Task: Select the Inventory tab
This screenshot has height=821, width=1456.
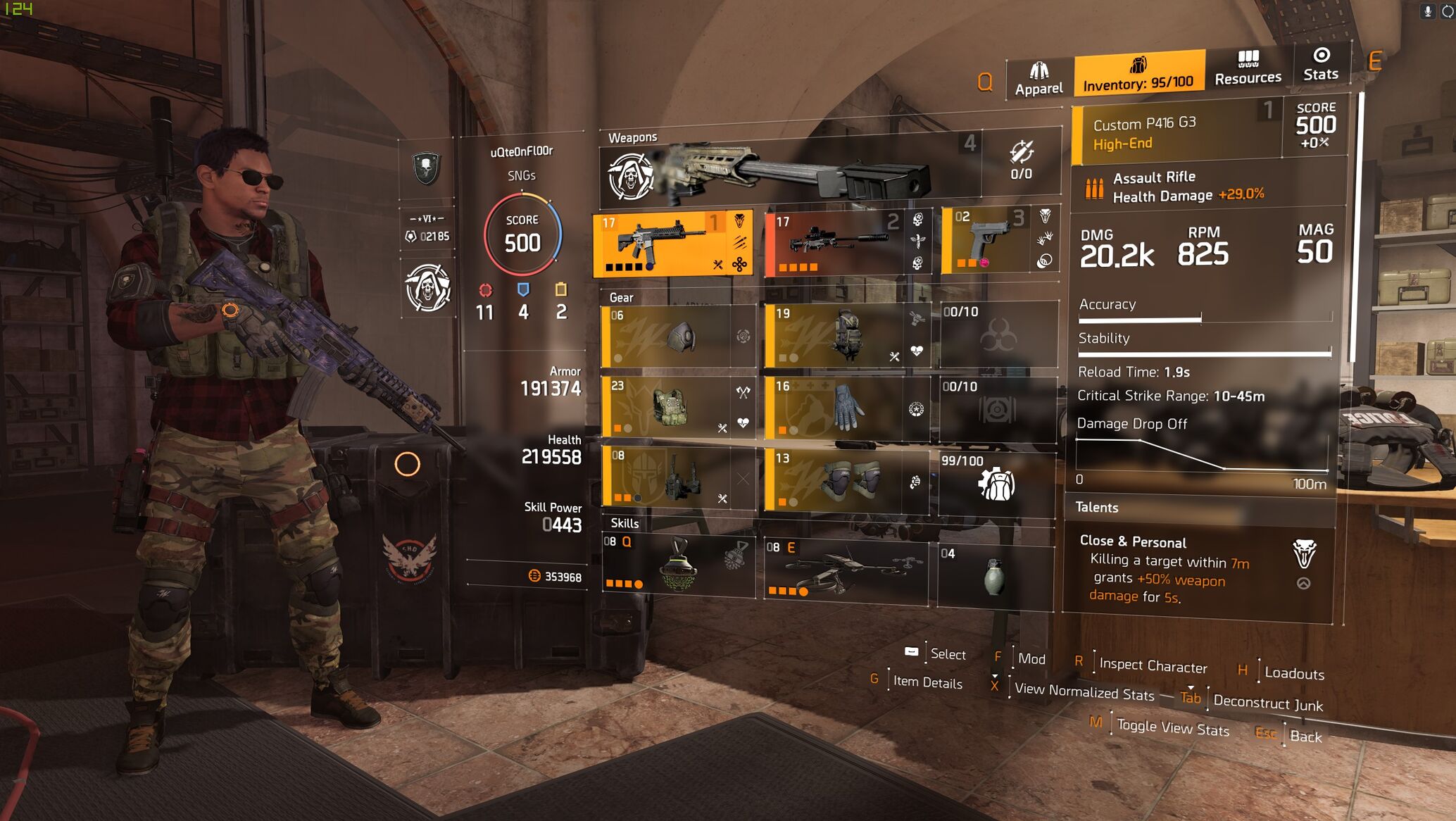Action: pyautogui.click(x=1138, y=73)
